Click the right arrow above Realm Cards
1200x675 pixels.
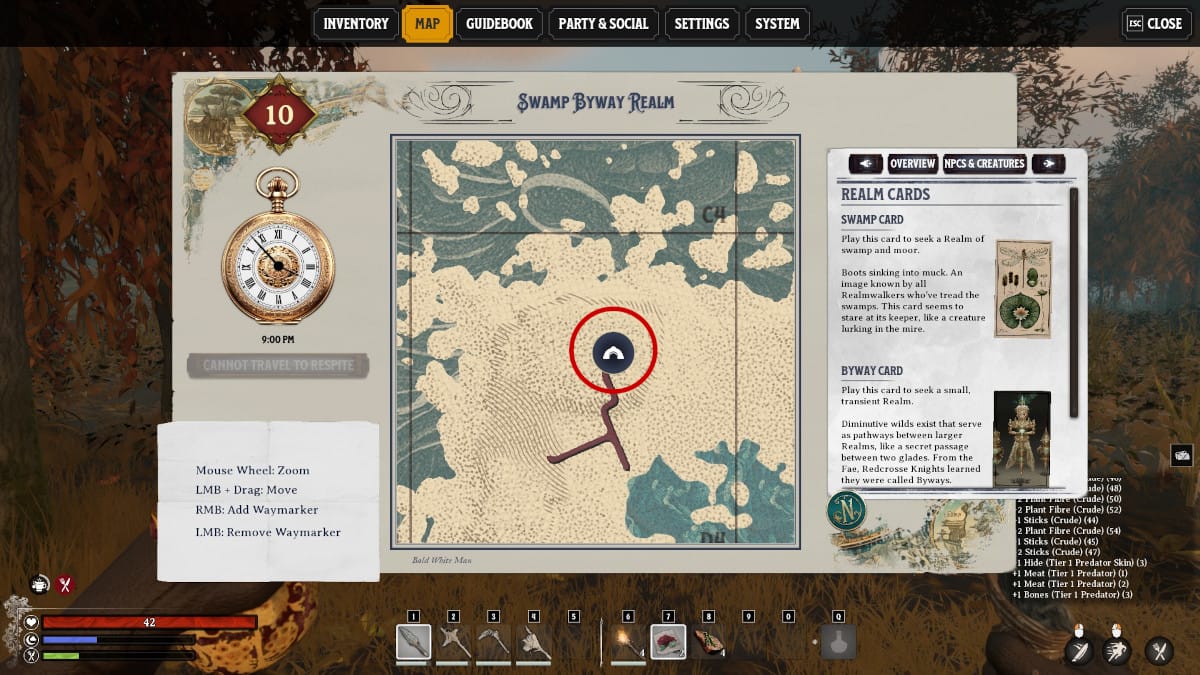(1048, 164)
